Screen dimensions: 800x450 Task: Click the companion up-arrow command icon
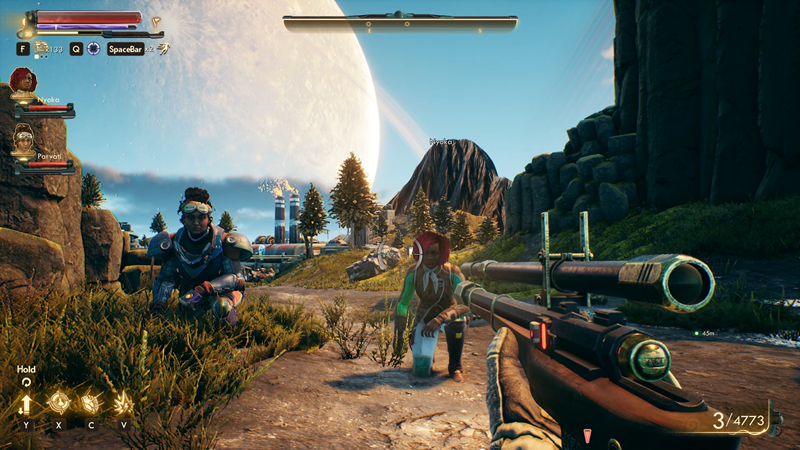pos(26,403)
